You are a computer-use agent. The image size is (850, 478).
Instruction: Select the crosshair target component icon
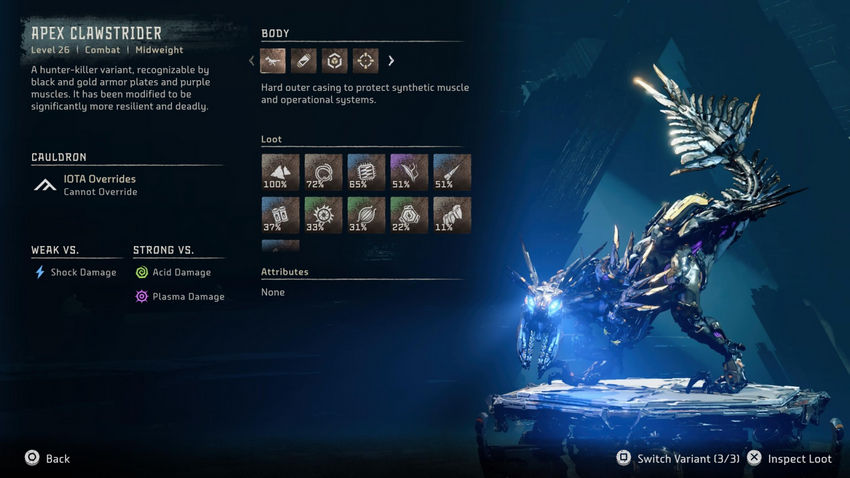coord(366,61)
